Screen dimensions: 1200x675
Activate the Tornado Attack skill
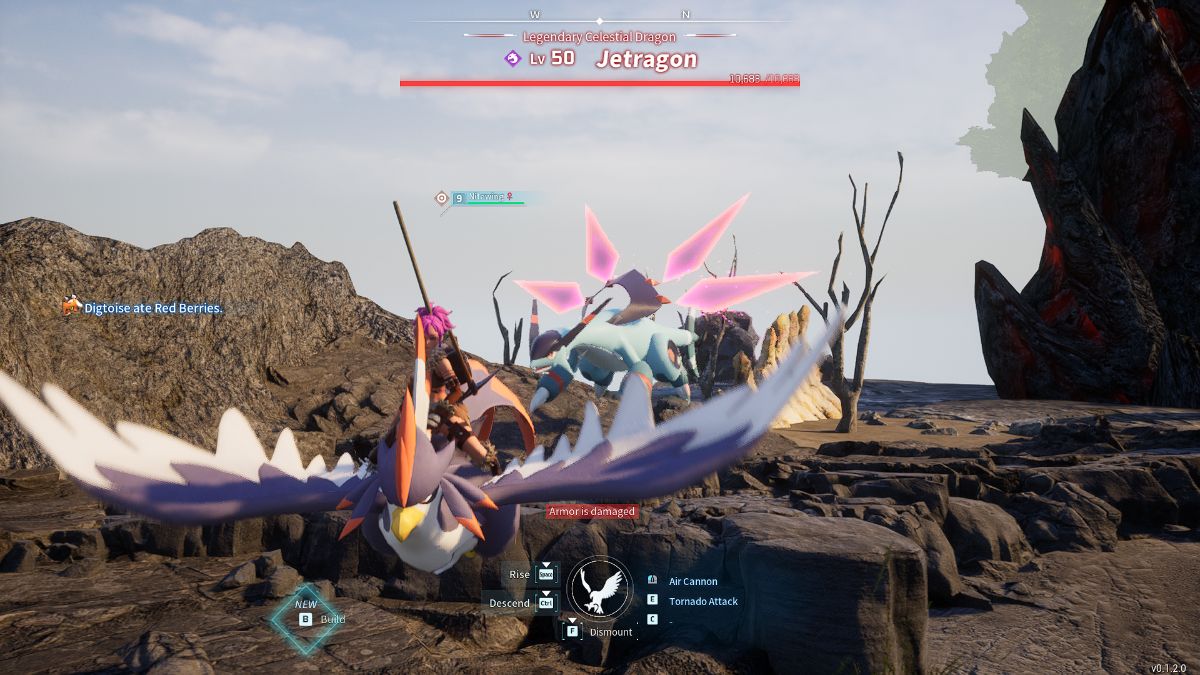[x=703, y=601]
